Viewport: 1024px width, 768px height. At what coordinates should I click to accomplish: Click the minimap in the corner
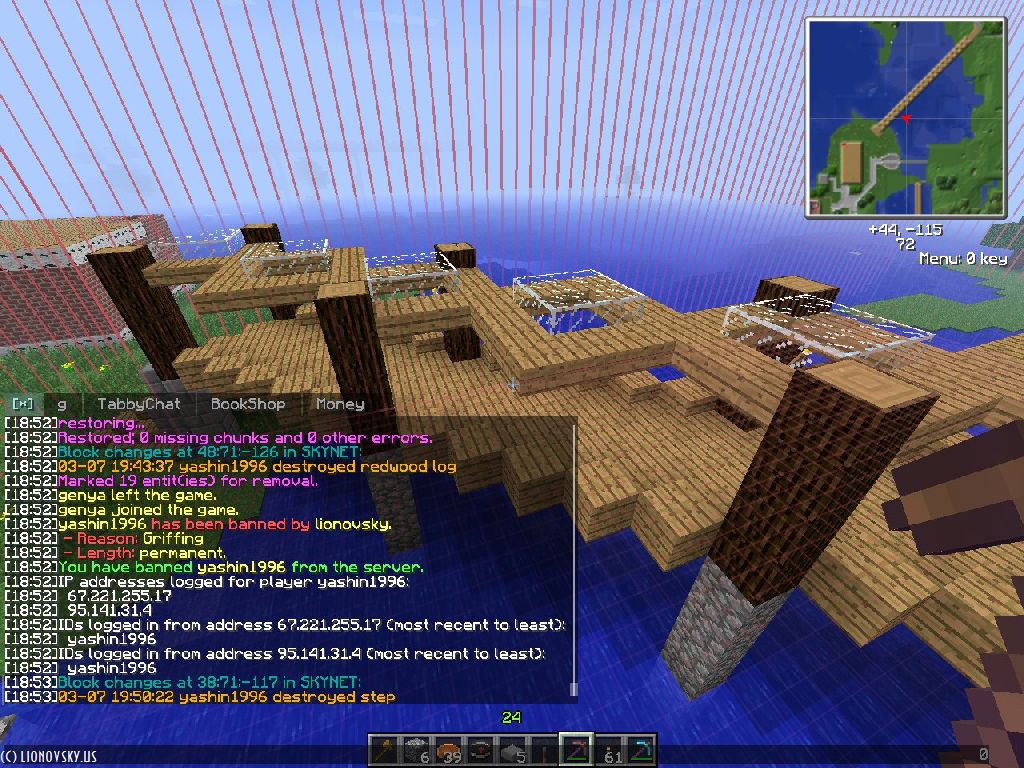906,118
